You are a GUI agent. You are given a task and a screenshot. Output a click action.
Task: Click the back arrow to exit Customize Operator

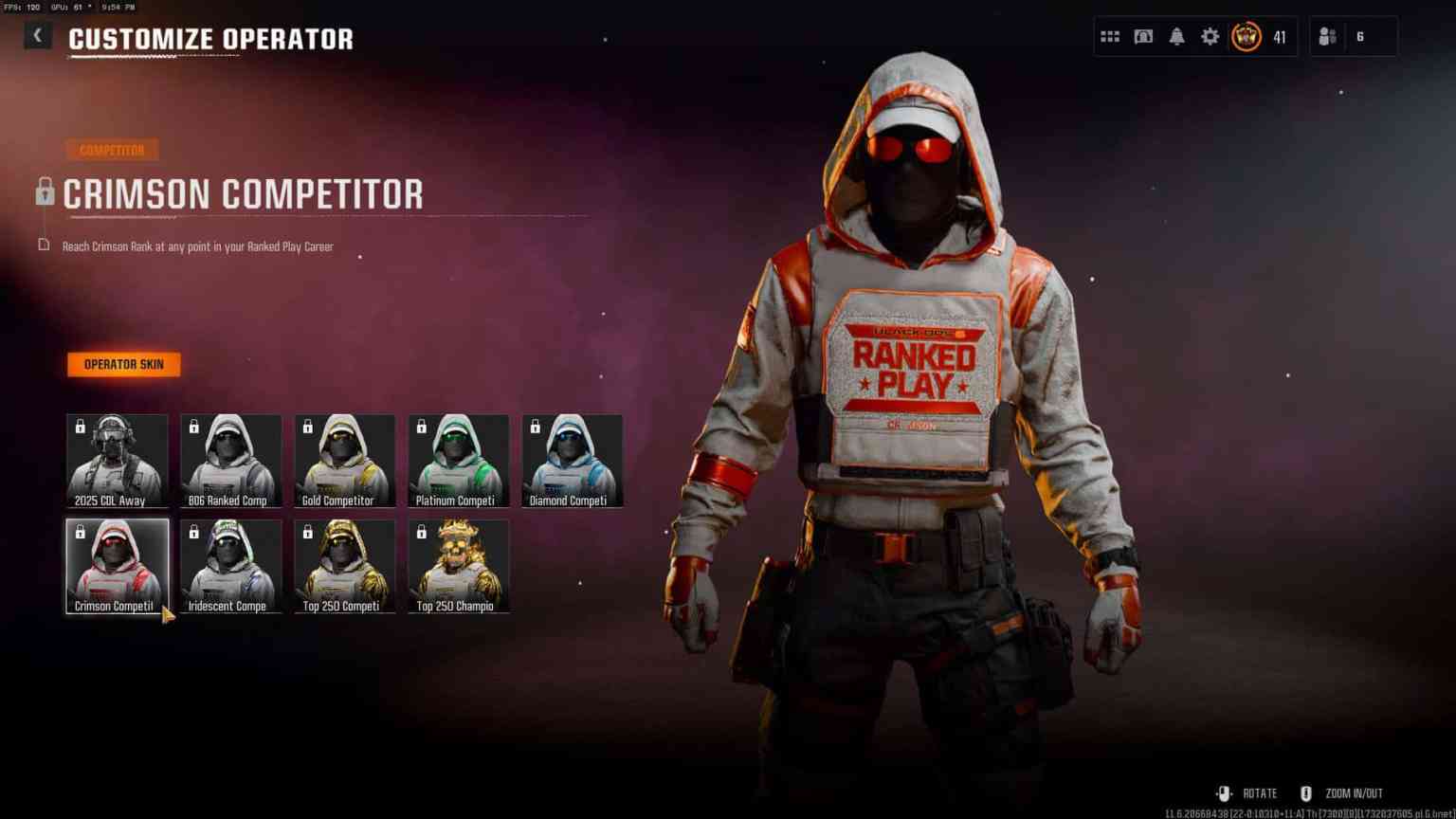point(38,35)
